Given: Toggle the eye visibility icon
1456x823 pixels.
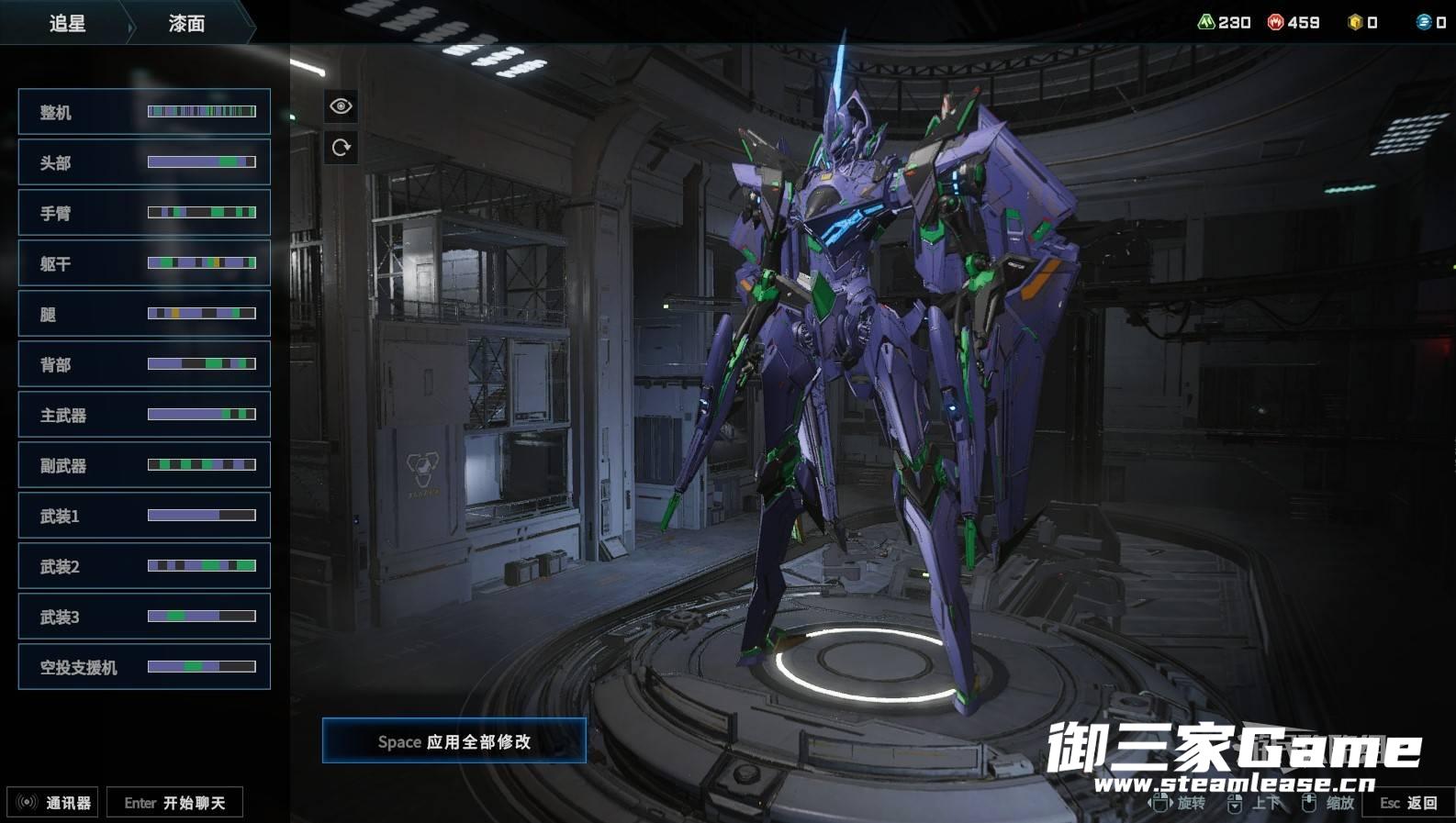Looking at the screenshot, I should pyautogui.click(x=341, y=106).
